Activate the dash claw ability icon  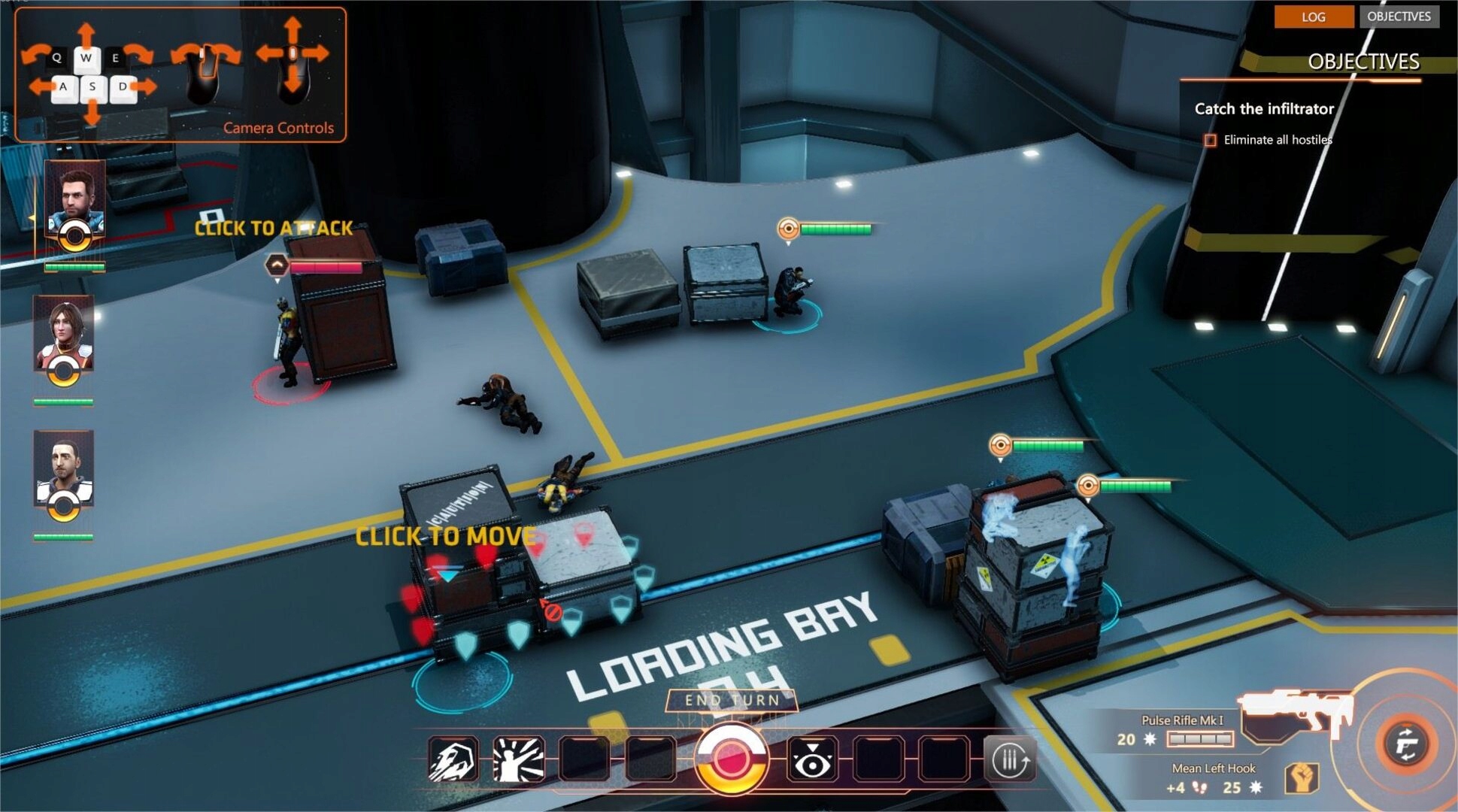coord(453,759)
